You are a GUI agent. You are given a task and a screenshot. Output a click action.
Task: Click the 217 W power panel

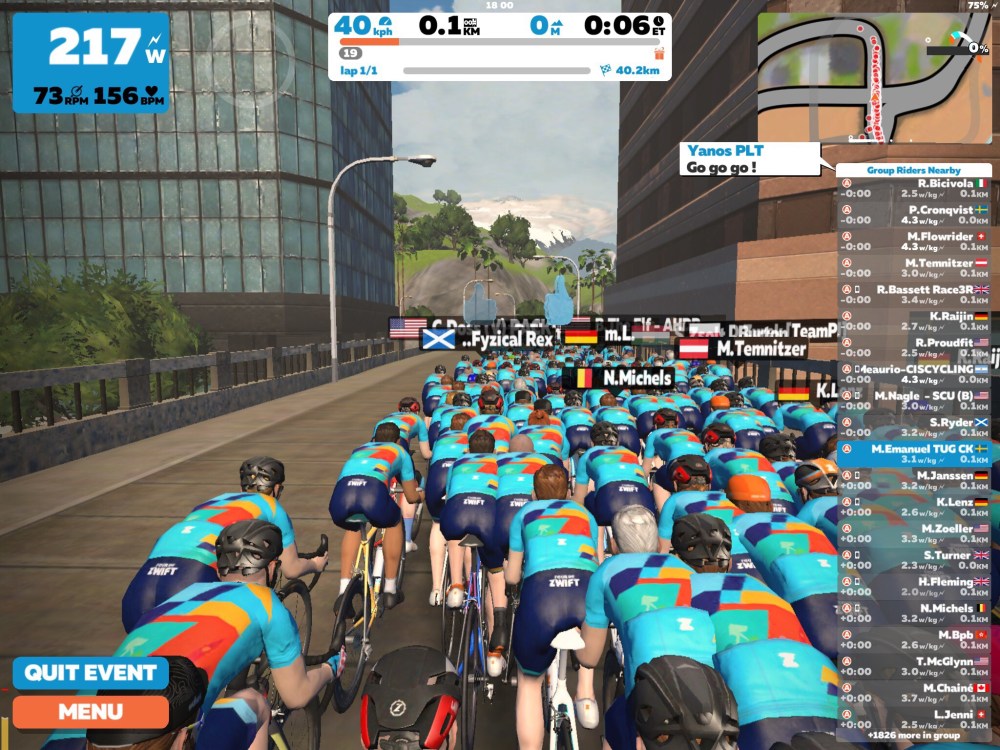pyautogui.click(x=91, y=62)
